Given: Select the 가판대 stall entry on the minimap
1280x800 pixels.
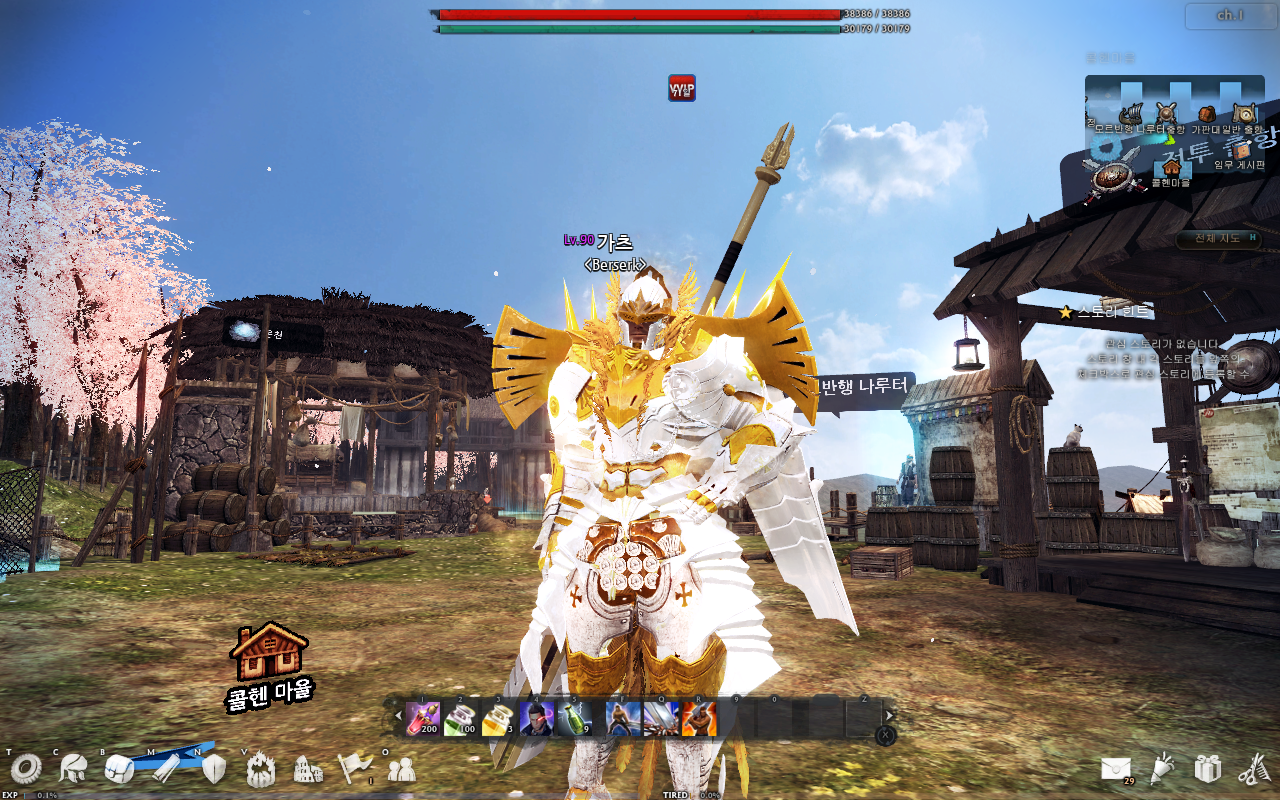Looking at the screenshot, I should coord(1206,114).
